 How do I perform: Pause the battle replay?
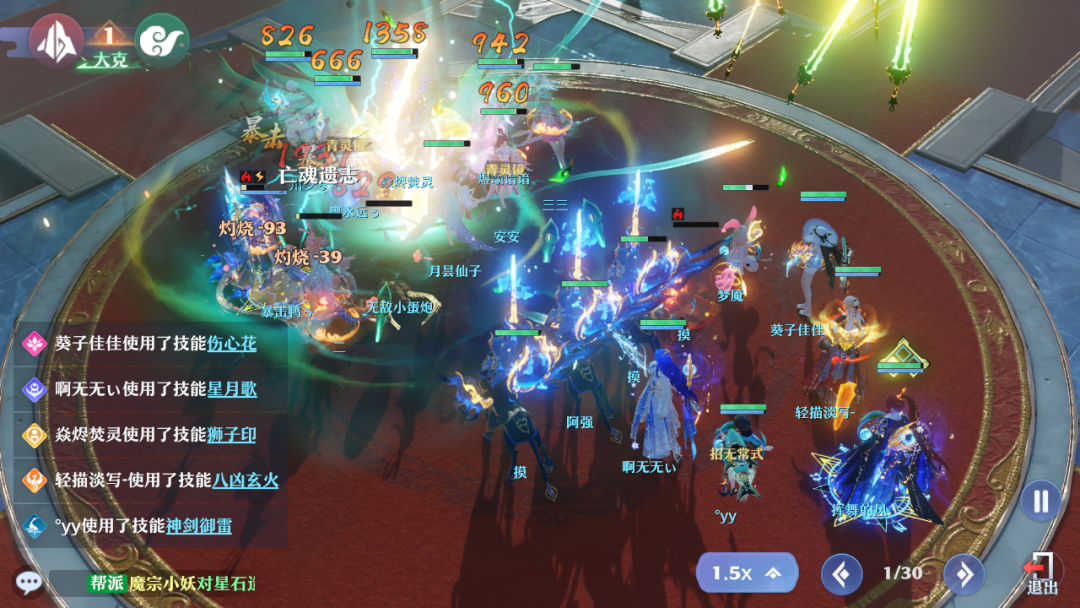click(x=1041, y=501)
